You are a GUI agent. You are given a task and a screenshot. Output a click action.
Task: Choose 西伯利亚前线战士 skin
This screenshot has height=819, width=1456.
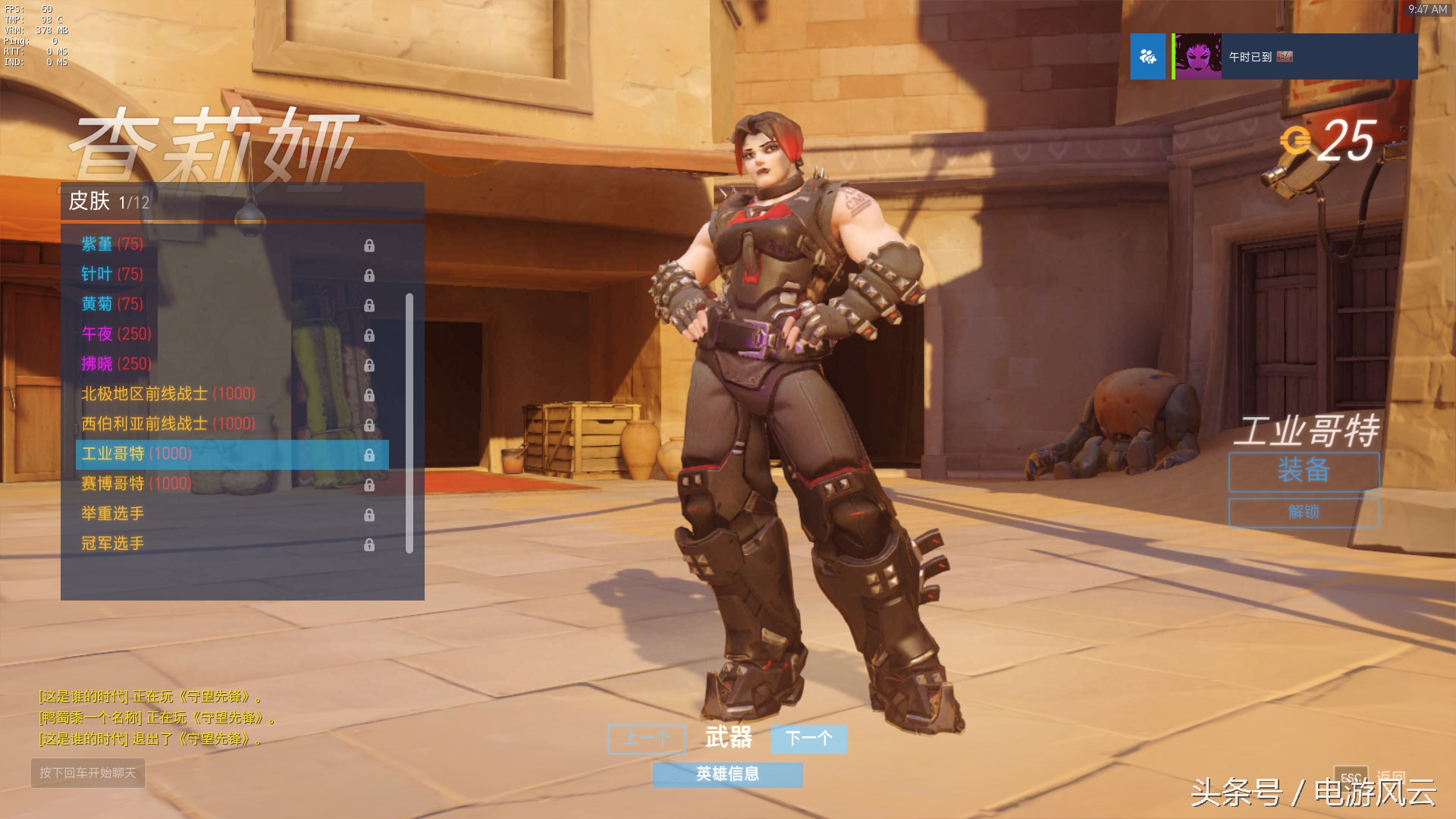tap(168, 424)
